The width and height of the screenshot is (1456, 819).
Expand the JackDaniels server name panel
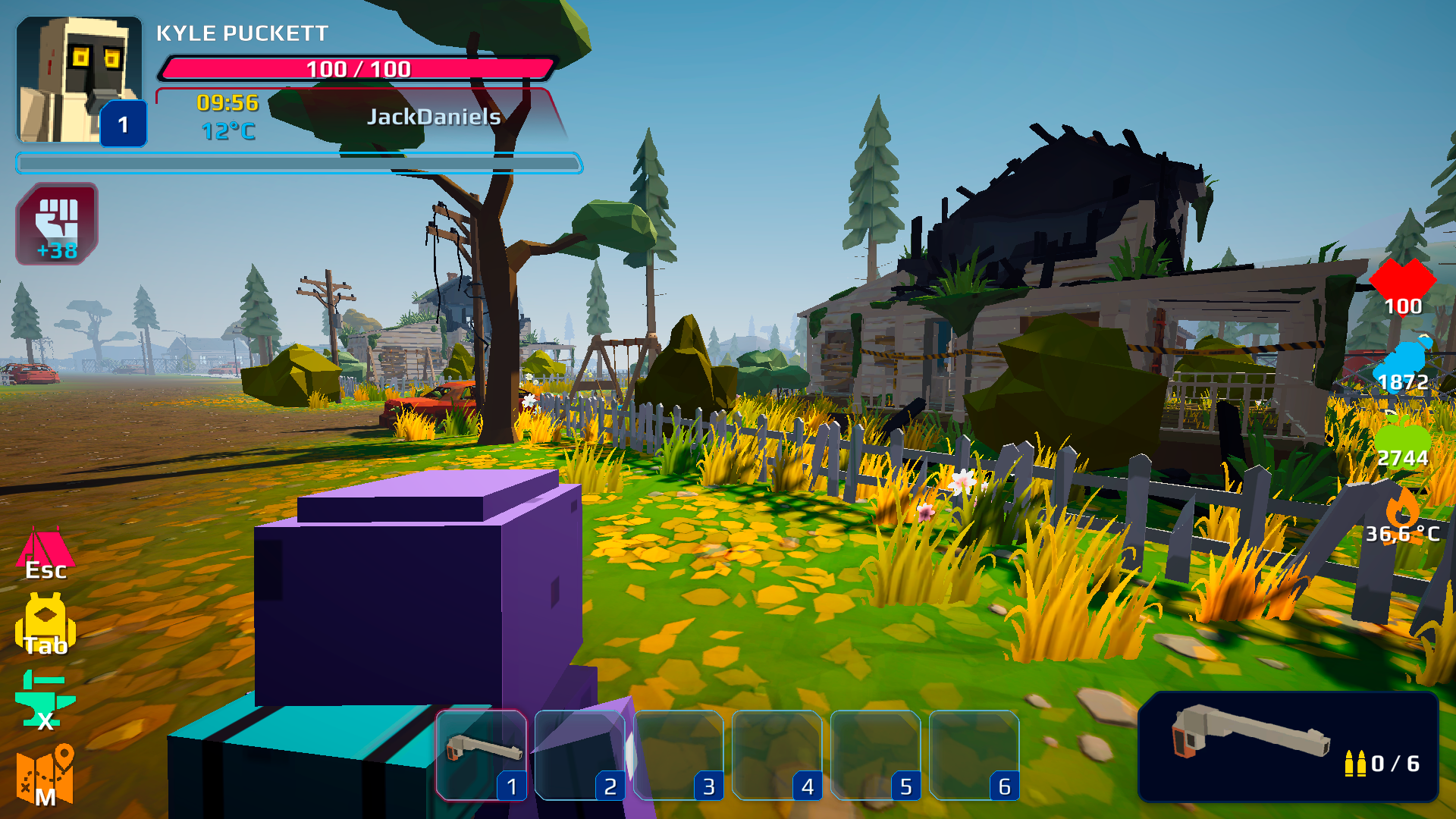click(434, 116)
